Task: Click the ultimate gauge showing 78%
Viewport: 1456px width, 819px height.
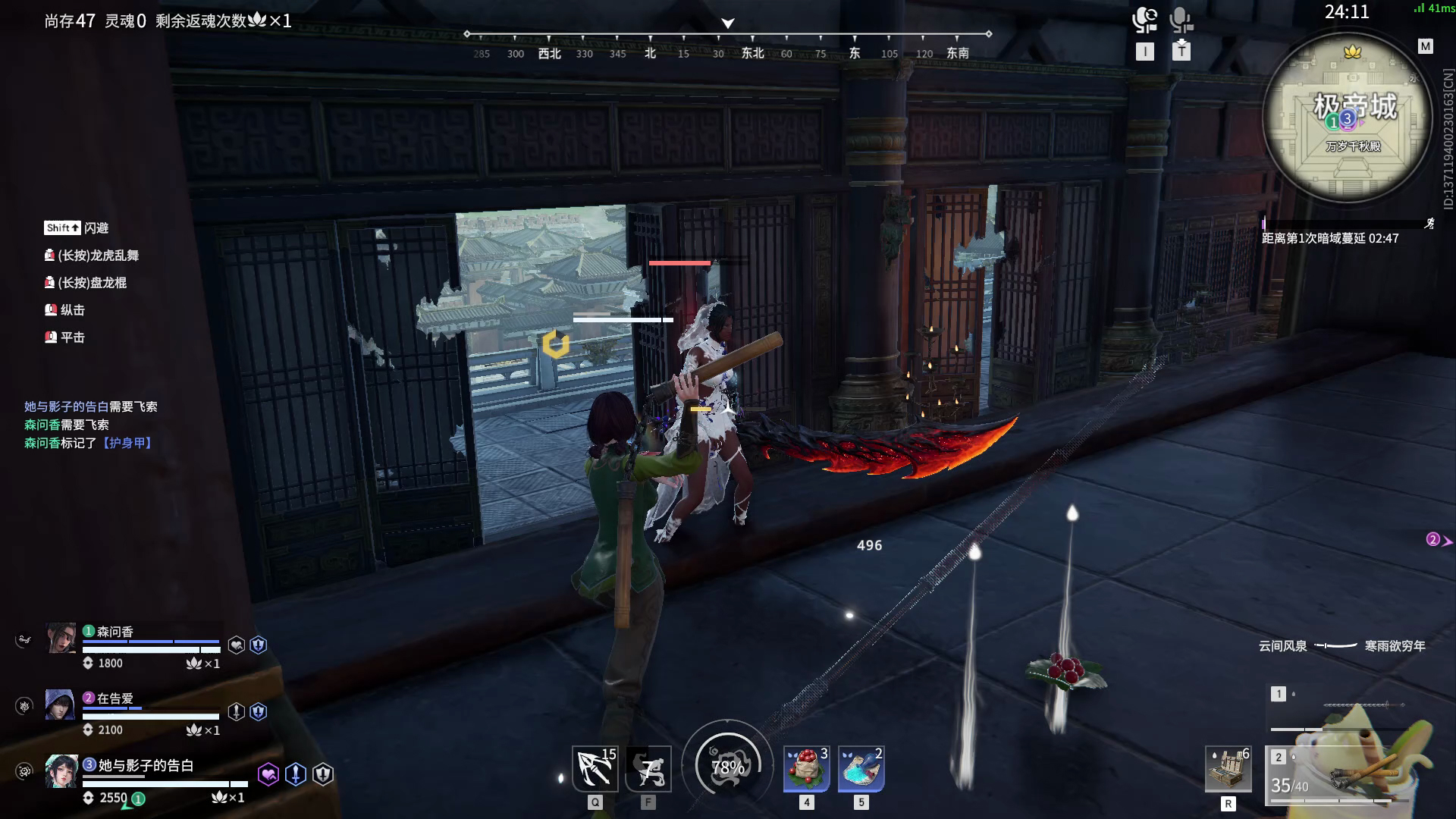Action: [727, 767]
